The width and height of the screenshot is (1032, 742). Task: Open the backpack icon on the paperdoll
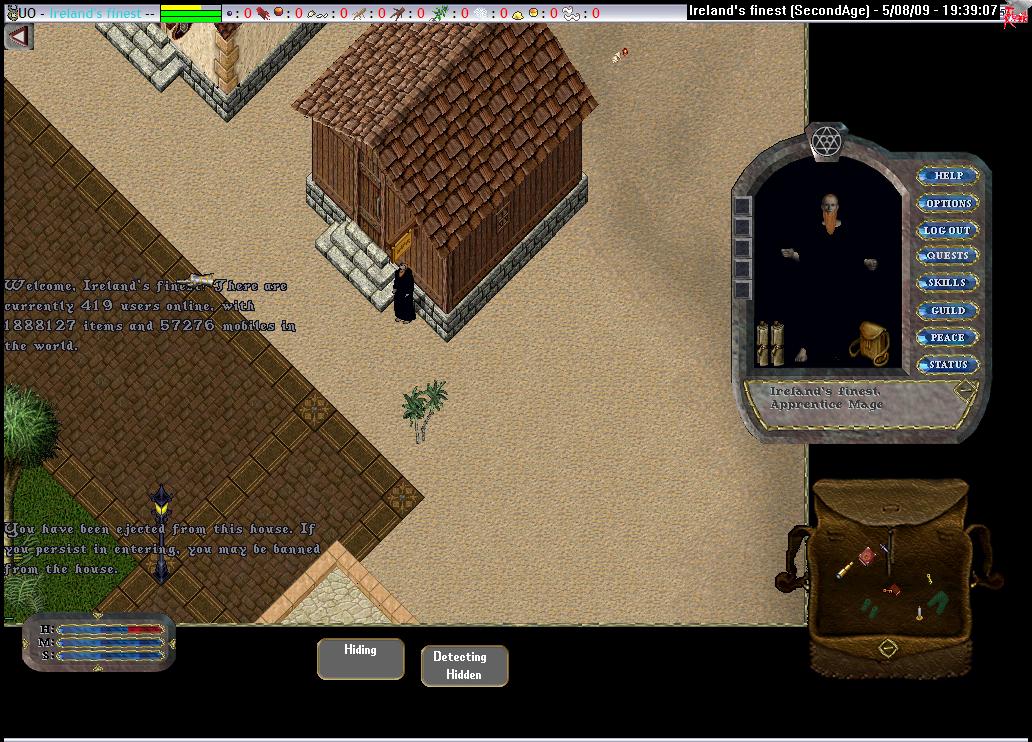pos(868,341)
